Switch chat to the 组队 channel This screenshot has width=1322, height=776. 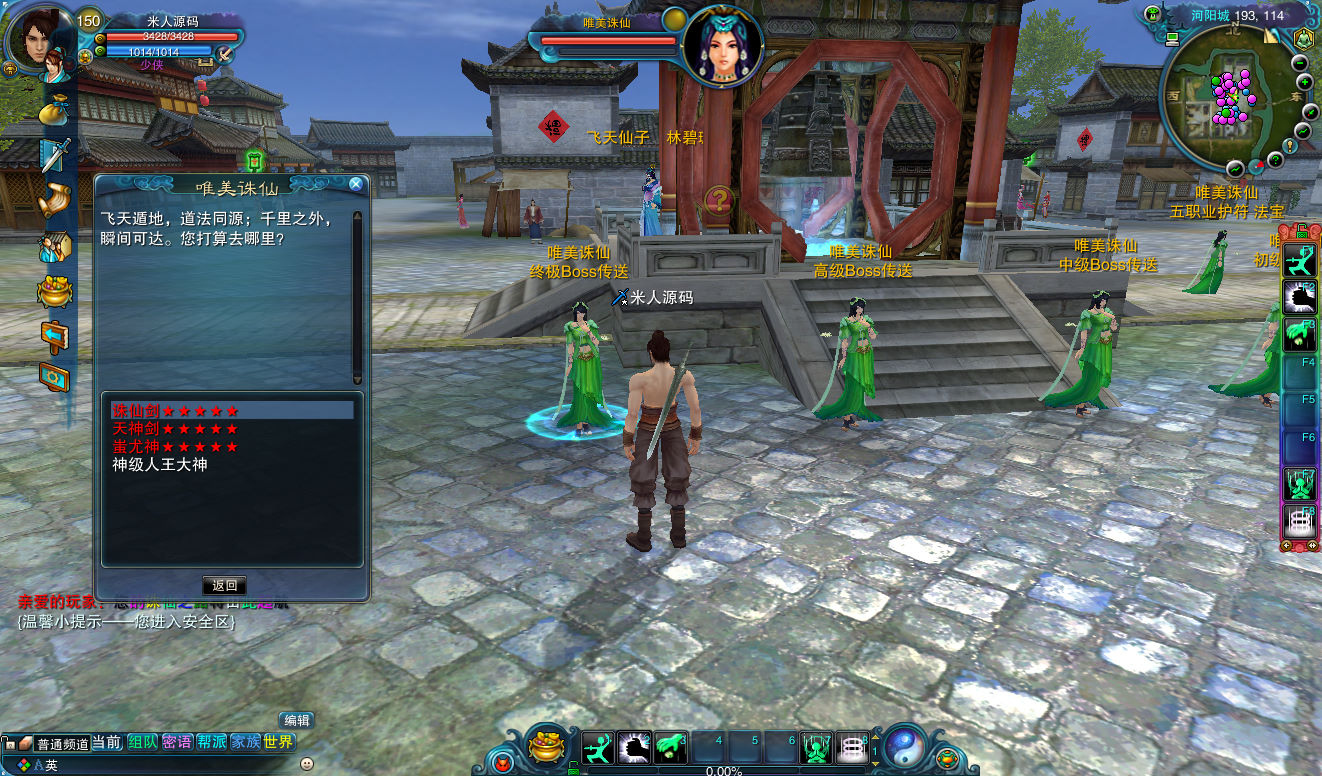tap(142, 742)
